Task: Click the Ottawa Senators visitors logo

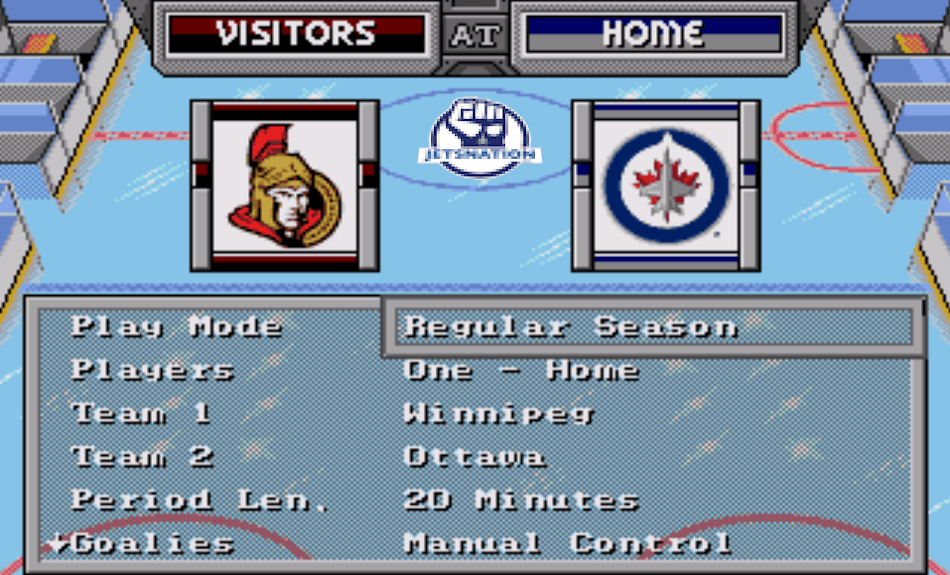Action: (x=285, y=185)
